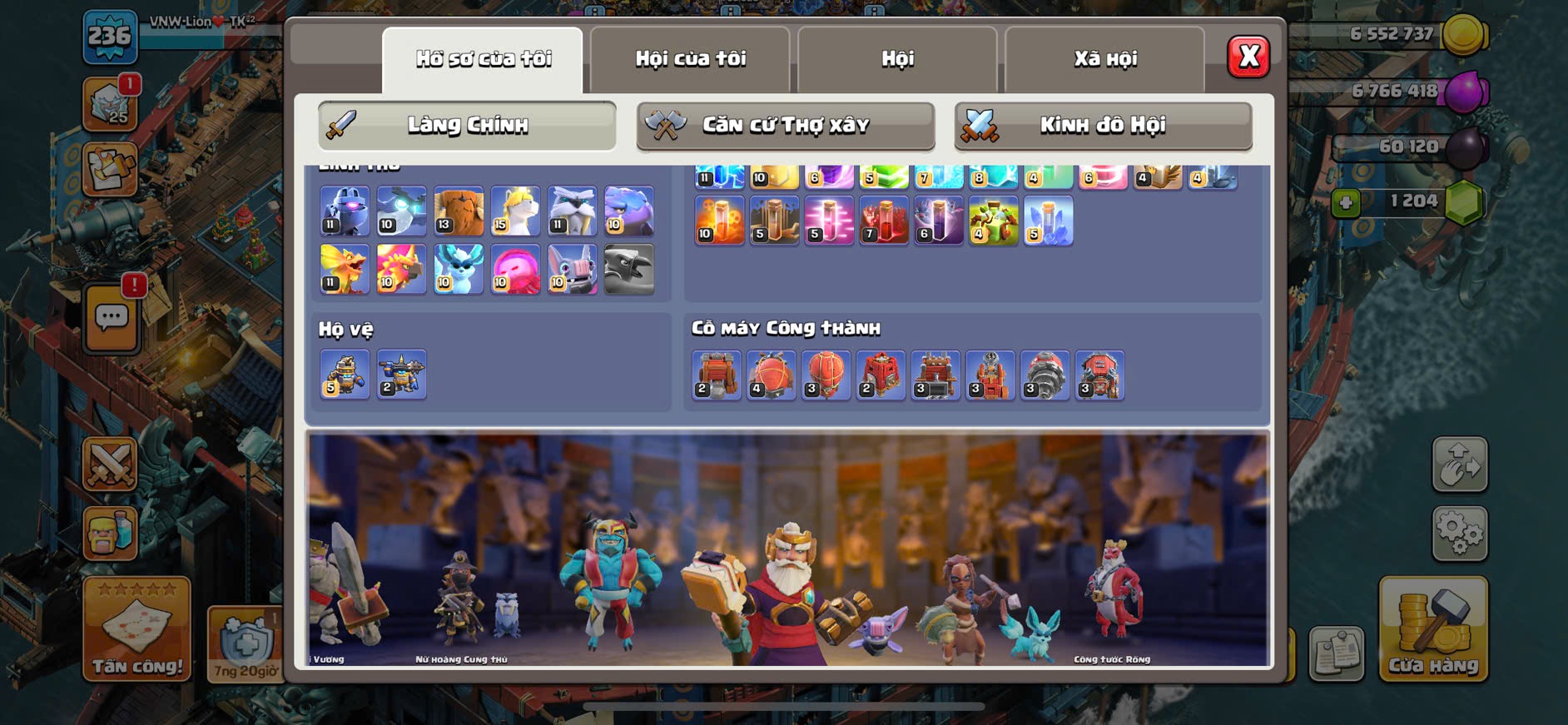The image size is (1568, 725).
Task: View the Kinh đô Hội section
Action: pos(1103,126)
